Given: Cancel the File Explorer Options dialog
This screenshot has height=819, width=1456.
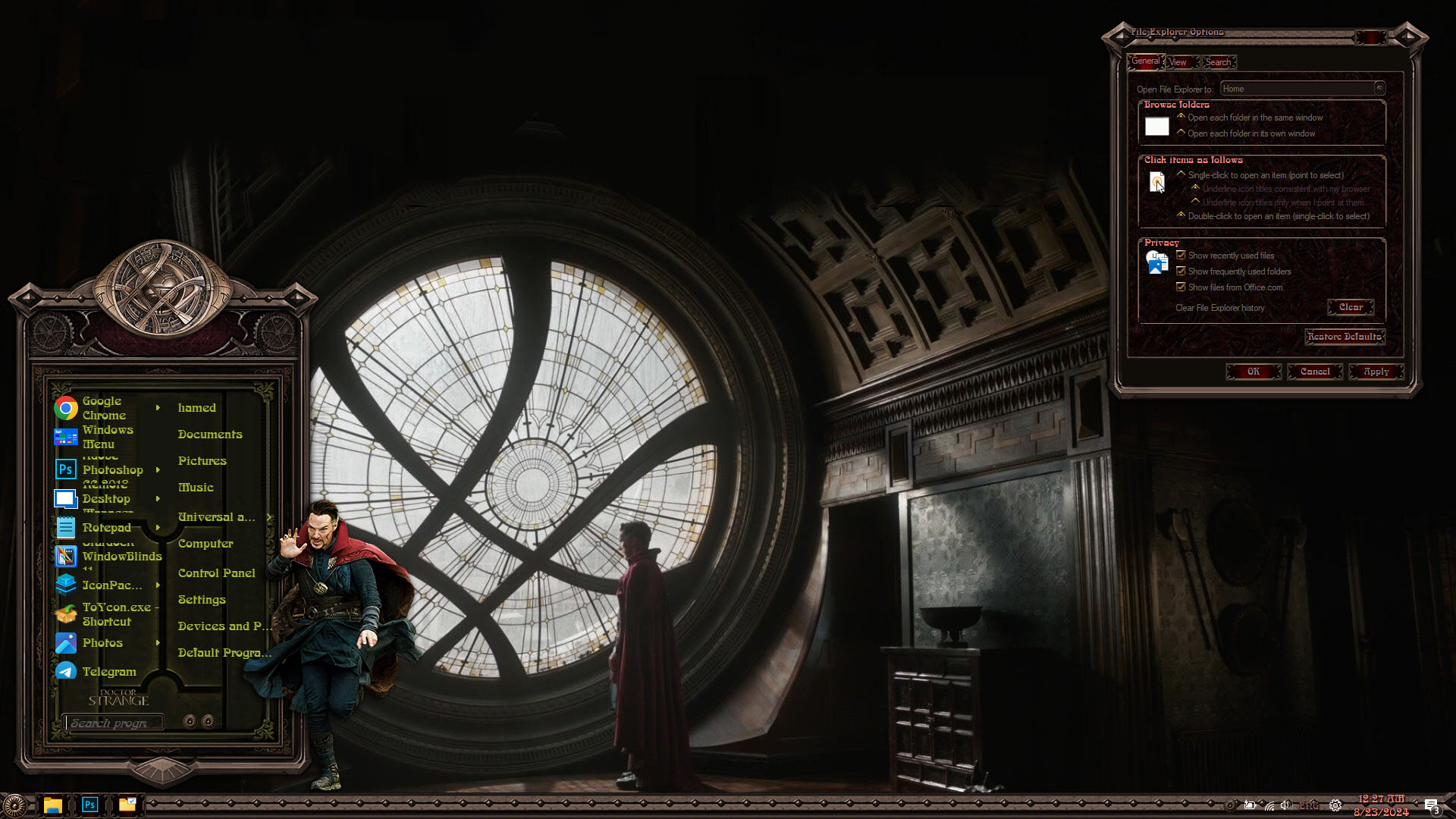Looking at the screenshot, I should pyautogui.click(x=1314, y=372).
